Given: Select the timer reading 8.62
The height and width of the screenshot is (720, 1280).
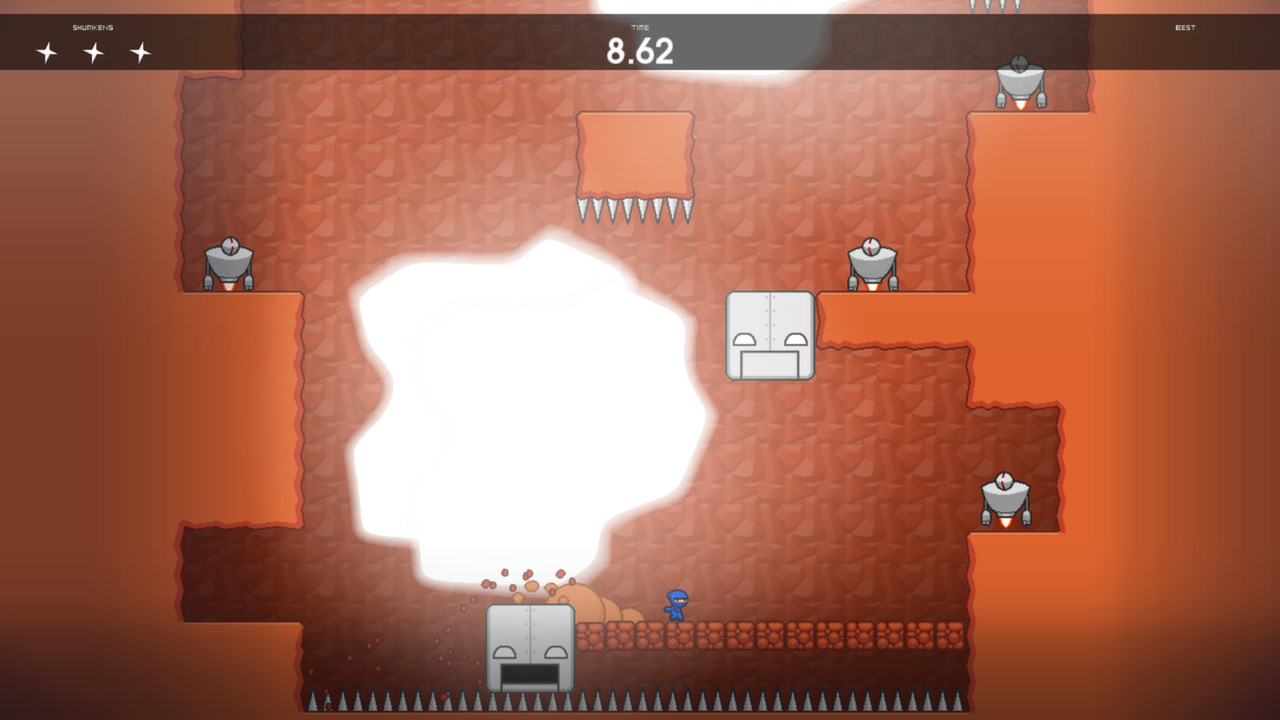Looking at the screenshot, I should 641,51.
